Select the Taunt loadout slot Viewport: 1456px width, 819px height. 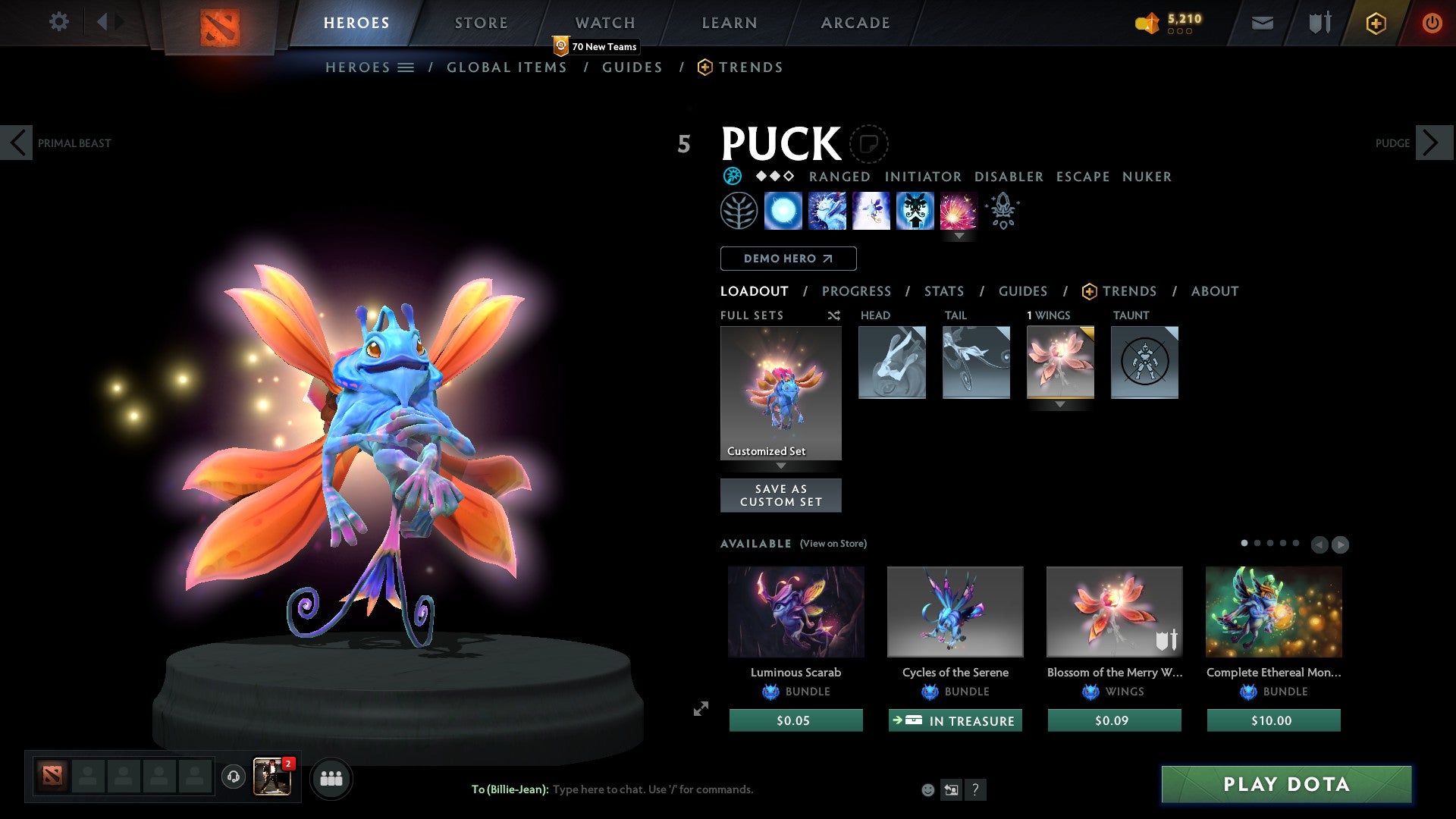click(x=1144, y=362)
